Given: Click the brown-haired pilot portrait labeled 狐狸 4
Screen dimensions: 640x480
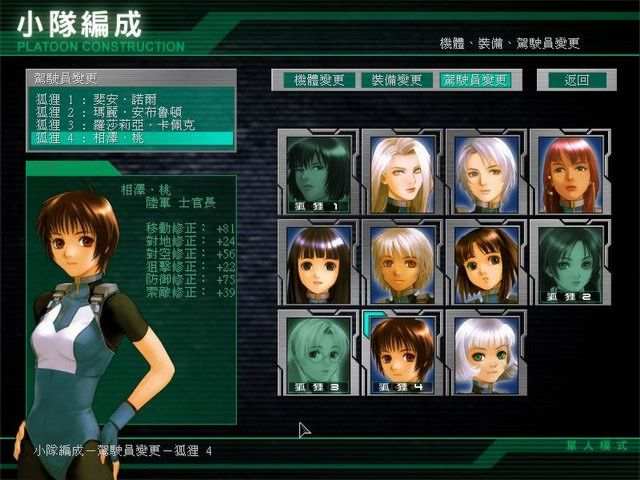Looking at the screenshot, I should pyautogui.click(x=402, y=352).
